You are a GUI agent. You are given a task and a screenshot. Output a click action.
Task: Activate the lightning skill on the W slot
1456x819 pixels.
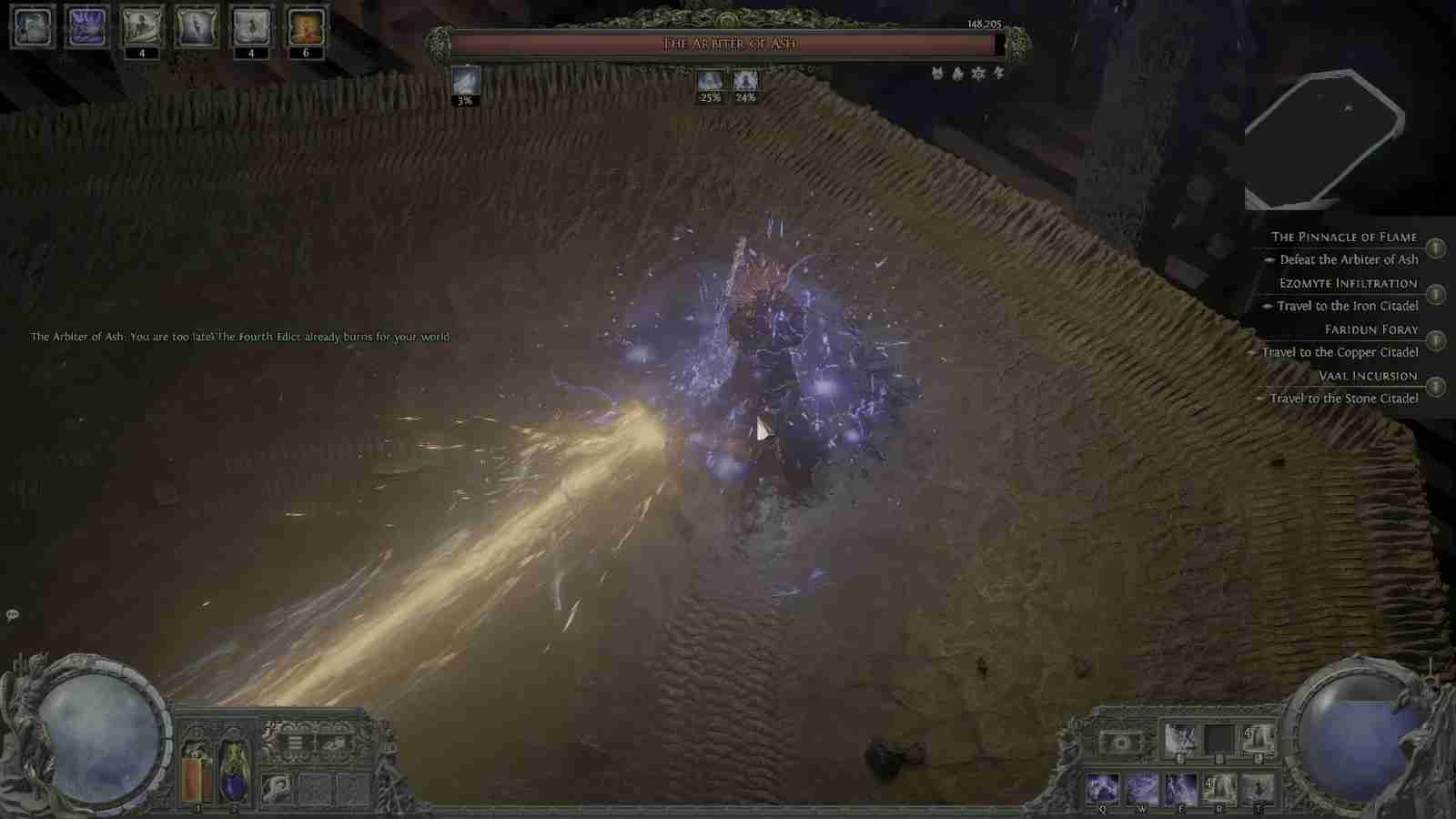coord(1142,789)
